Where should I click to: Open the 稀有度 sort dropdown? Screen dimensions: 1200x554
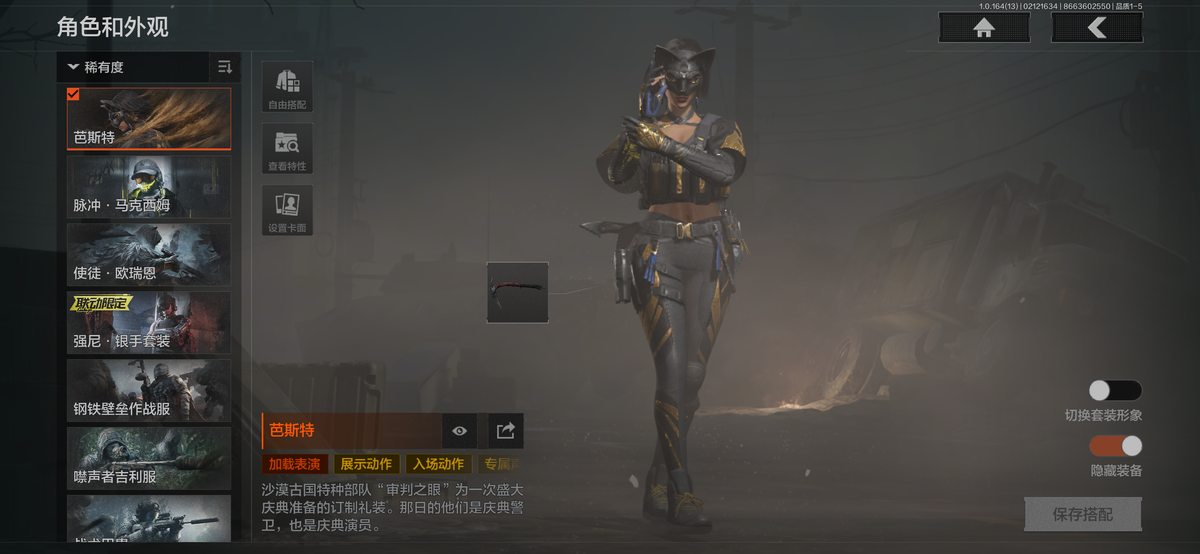(130, 67)
